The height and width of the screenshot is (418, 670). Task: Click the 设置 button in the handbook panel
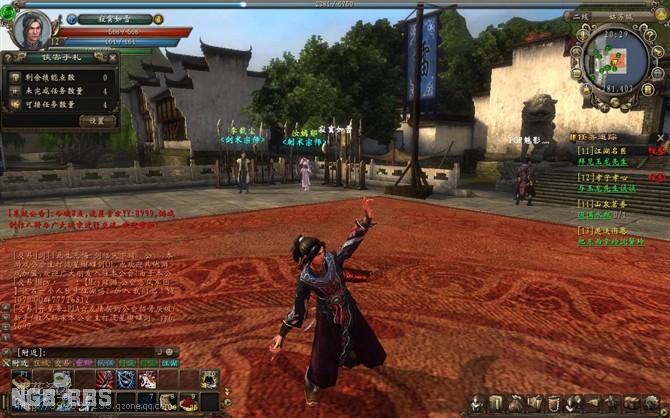click(x=97, y=120)
